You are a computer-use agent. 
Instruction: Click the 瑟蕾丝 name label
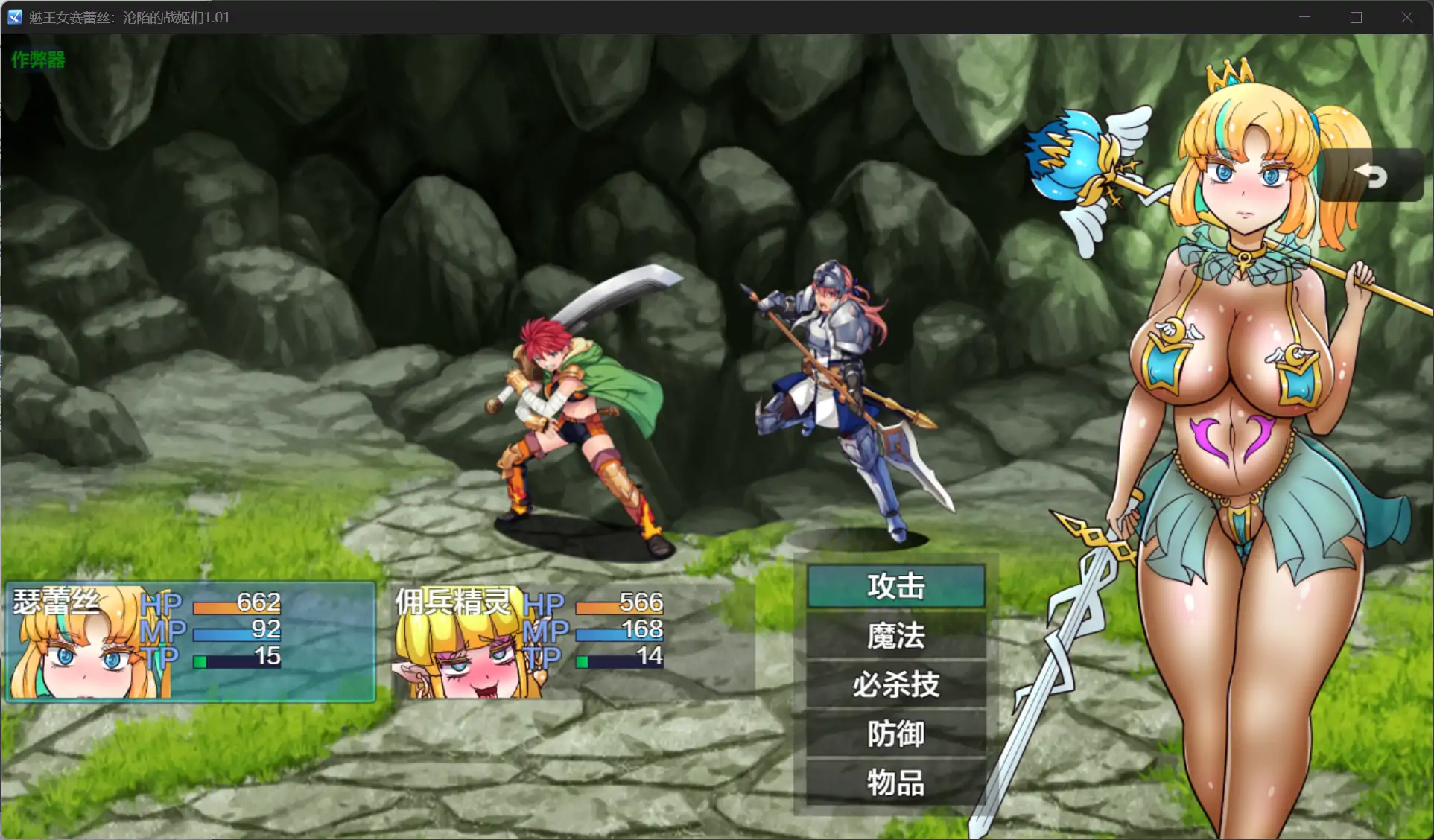tap(56, 602)
